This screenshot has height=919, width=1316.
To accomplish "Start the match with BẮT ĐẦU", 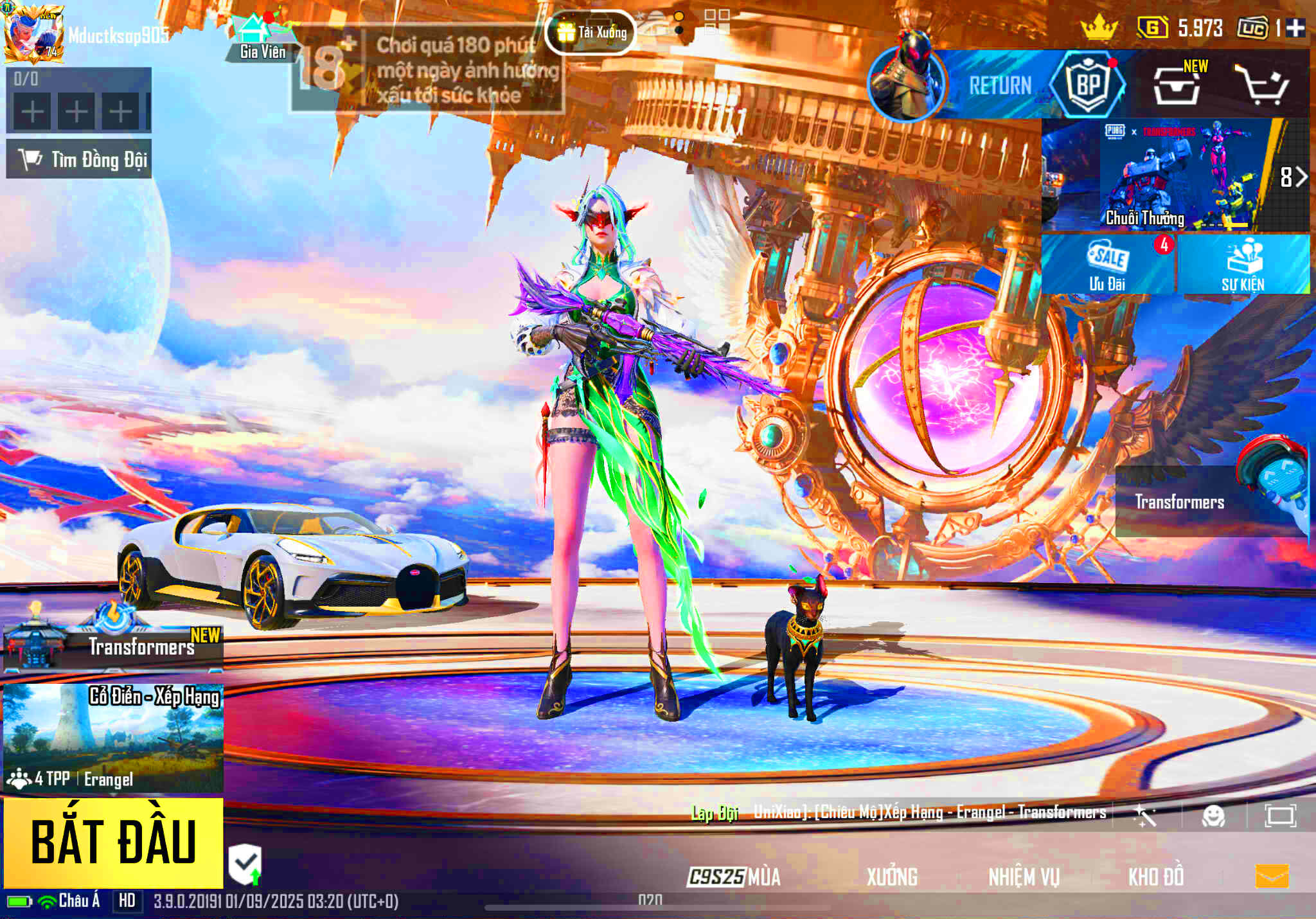I will [113, 843].
